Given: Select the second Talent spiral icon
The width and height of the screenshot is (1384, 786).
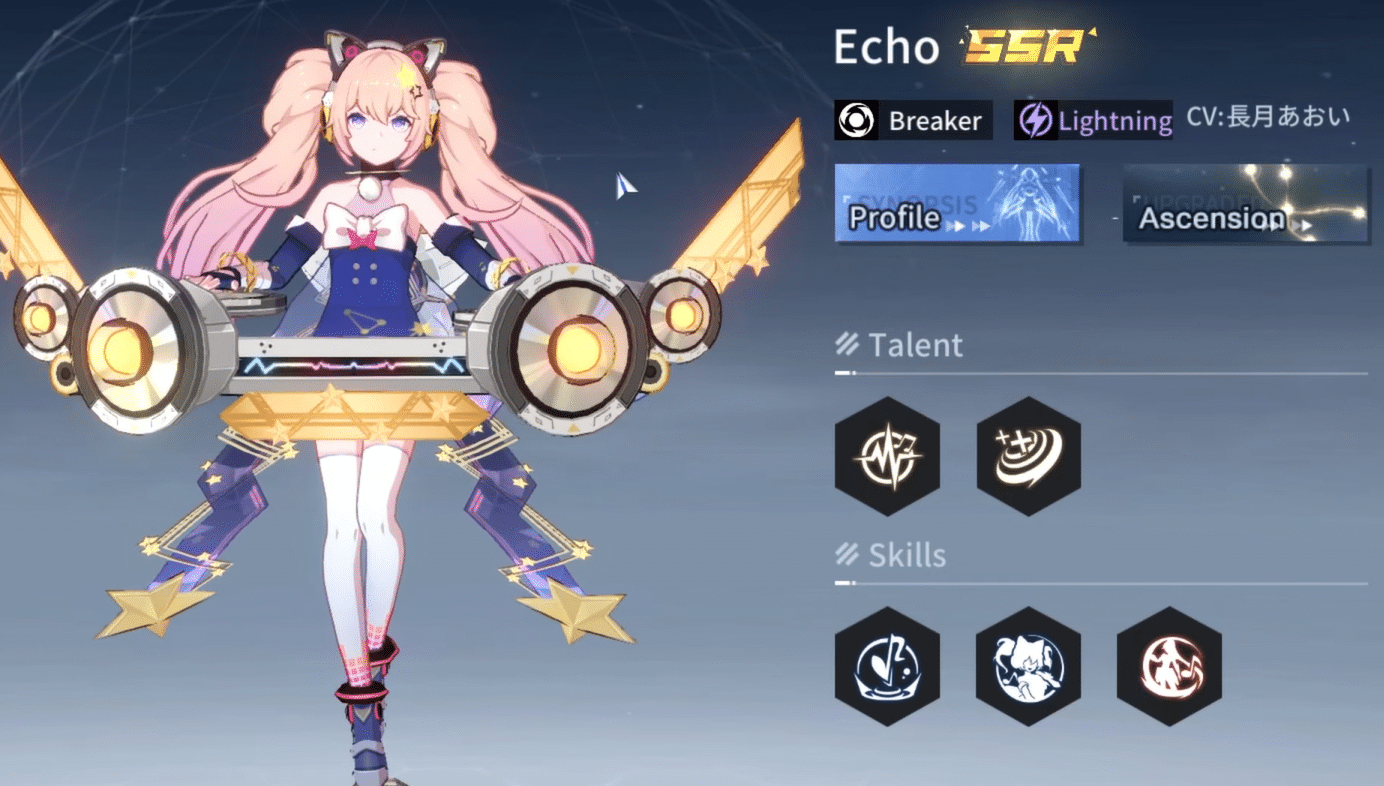Looking at the screenshot, I should tap(1028, 456).
